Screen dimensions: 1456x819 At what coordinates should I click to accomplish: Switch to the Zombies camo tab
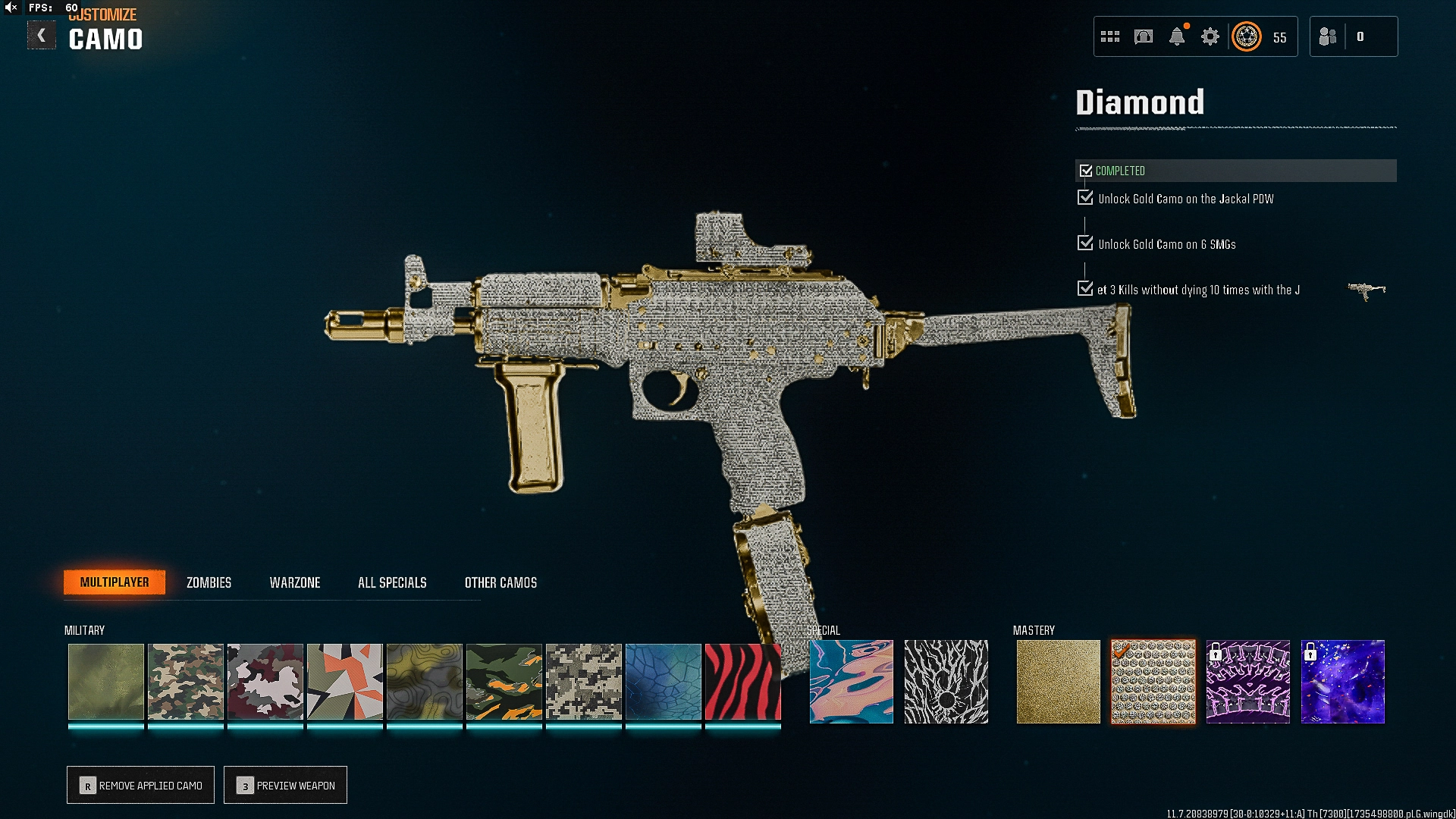(x=209, y=582)
